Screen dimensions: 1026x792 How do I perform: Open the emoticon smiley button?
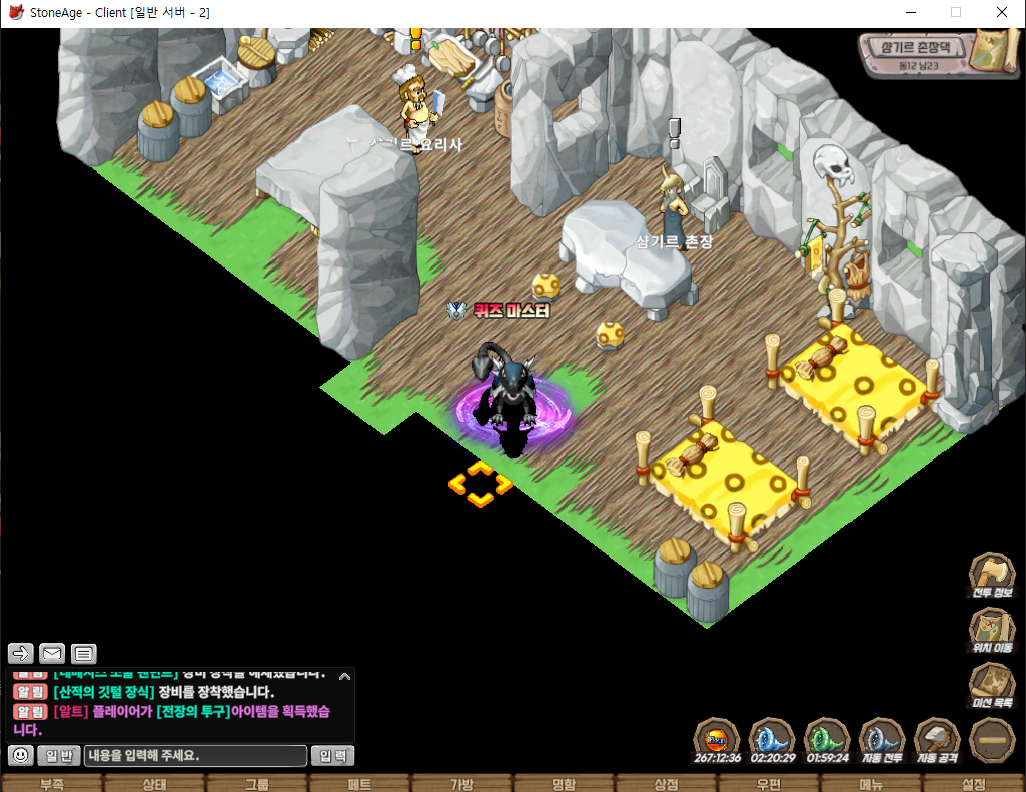pyautogui.click(x=20, y=755)
